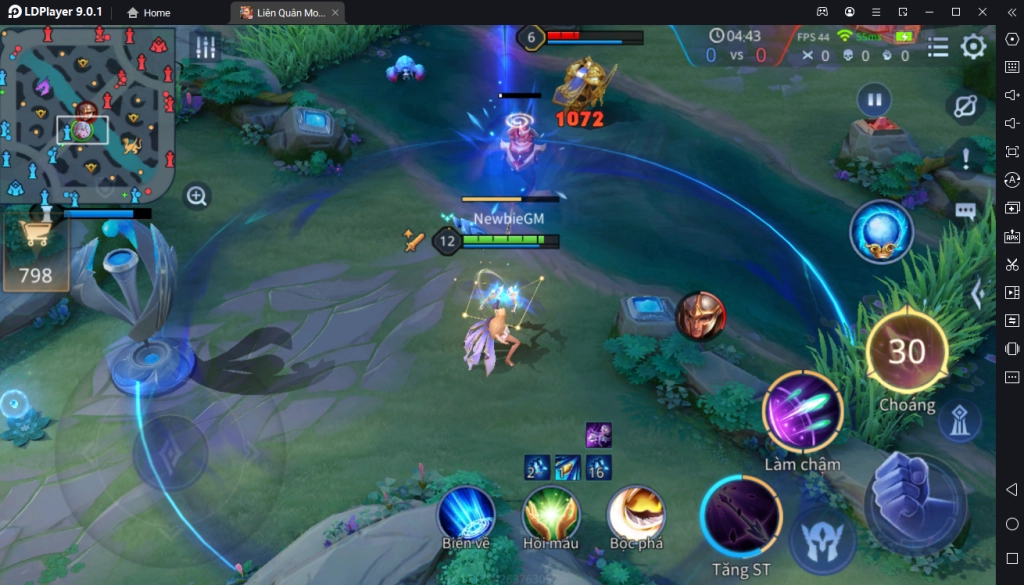The width and height of the screenshot is (1024, 585).
Task: Open the signal bars panel beside minimap
Action: pyautogui.click(x=206, y=47)
